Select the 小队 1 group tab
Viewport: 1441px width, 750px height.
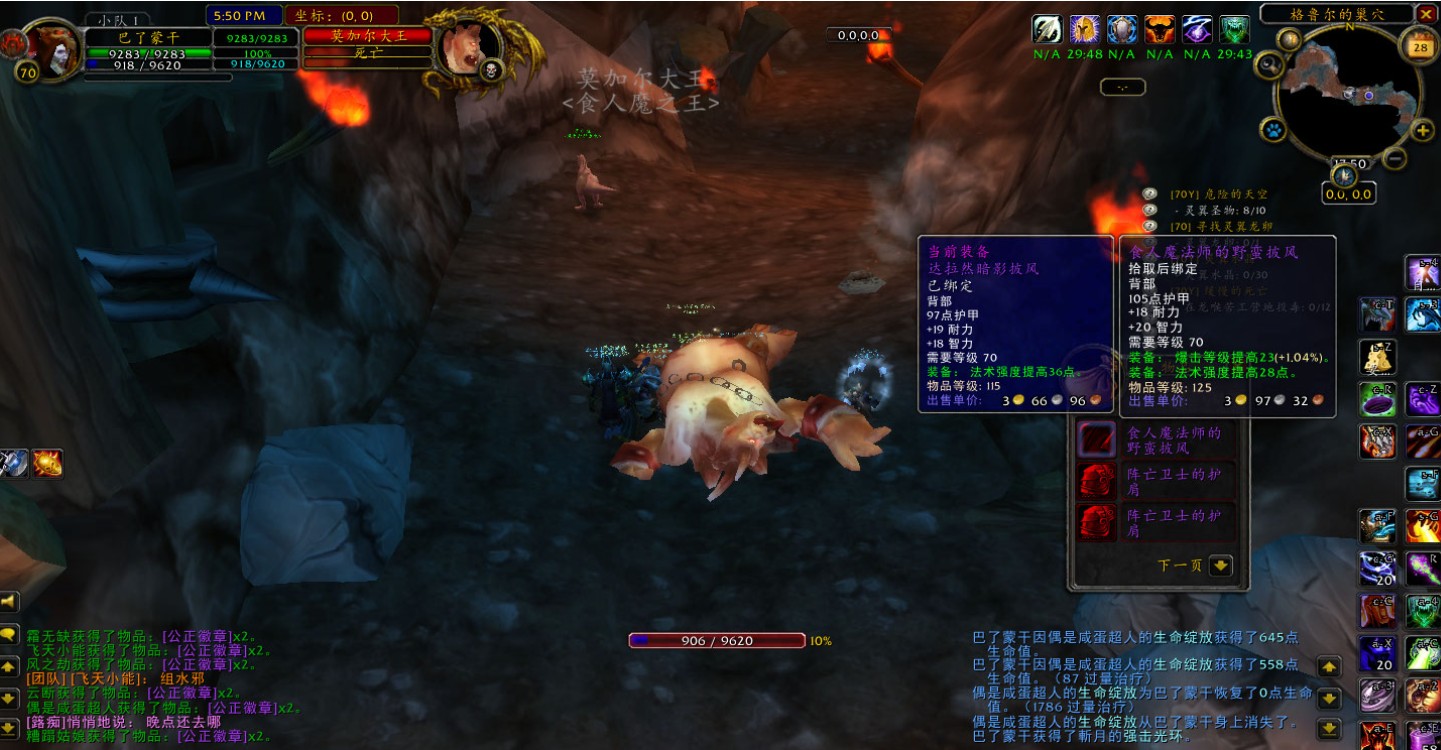[118, 19]
